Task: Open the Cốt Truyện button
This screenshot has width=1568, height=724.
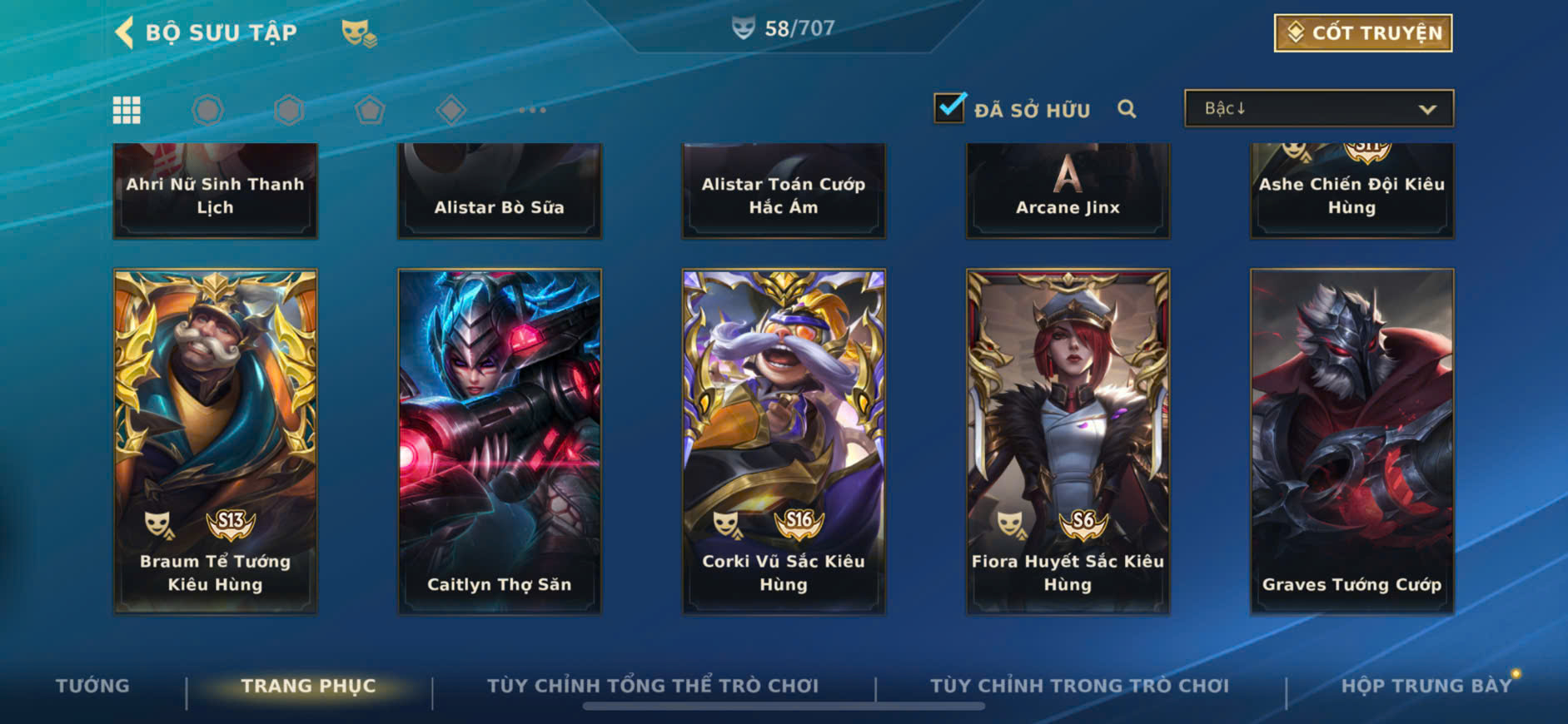Action: 1363,33
